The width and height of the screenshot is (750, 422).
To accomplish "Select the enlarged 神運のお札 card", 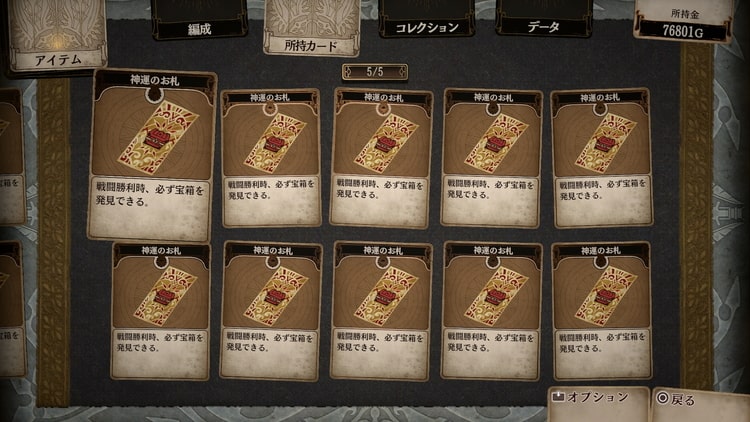I will coord(153,154).
